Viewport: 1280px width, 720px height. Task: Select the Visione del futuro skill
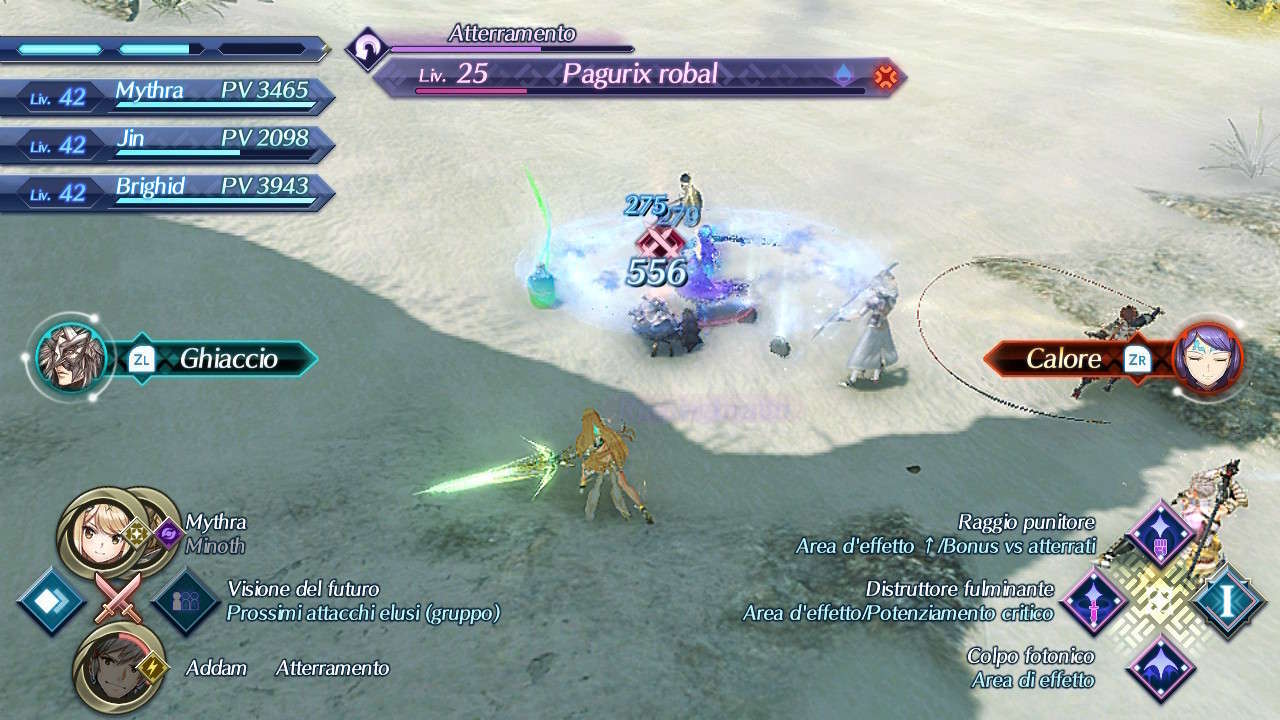point(186,601)
